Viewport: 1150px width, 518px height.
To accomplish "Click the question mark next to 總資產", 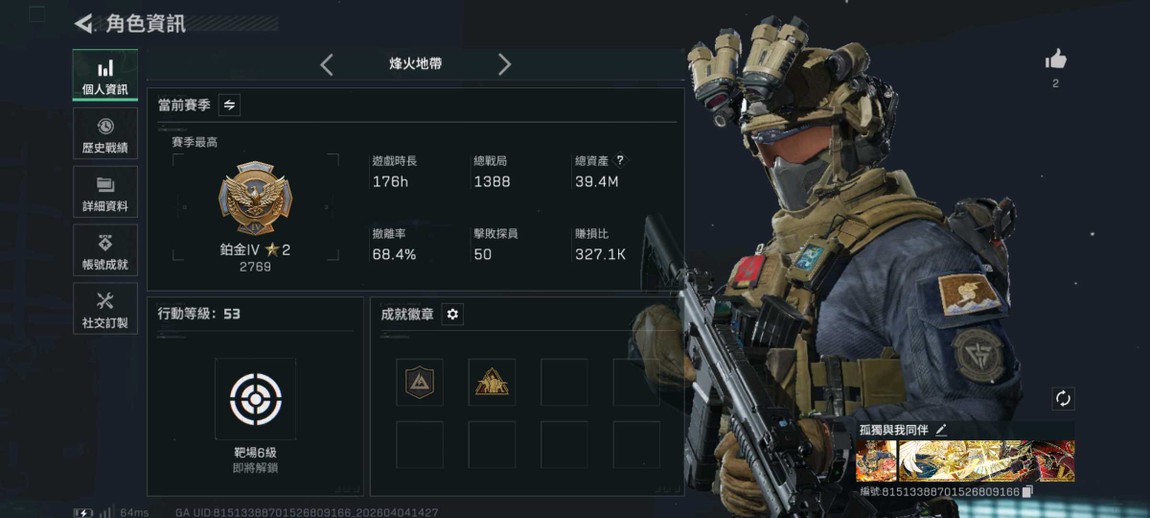I will pyautogui.click(x=620, y=160).
